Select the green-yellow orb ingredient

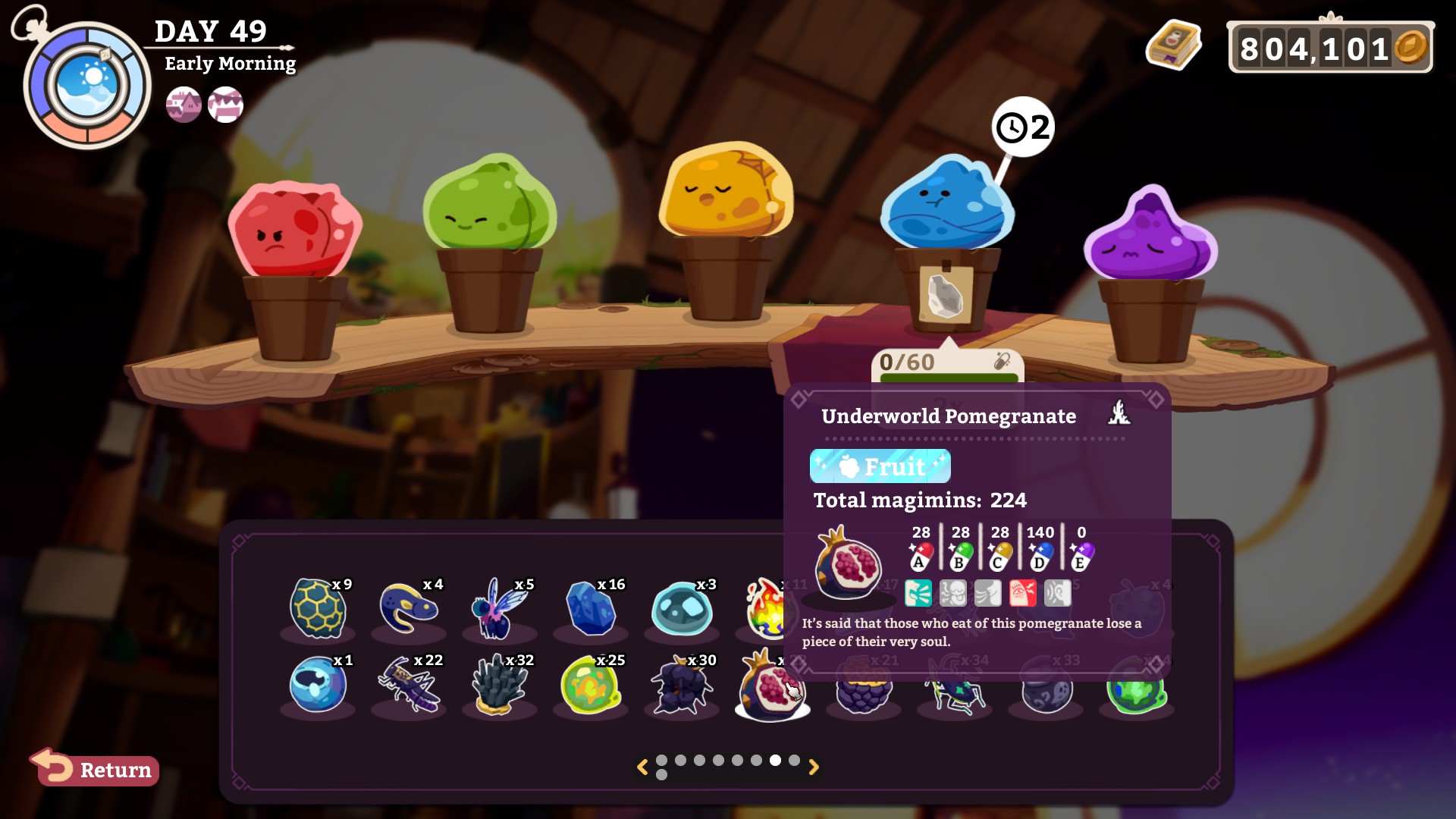coord(591,685)
